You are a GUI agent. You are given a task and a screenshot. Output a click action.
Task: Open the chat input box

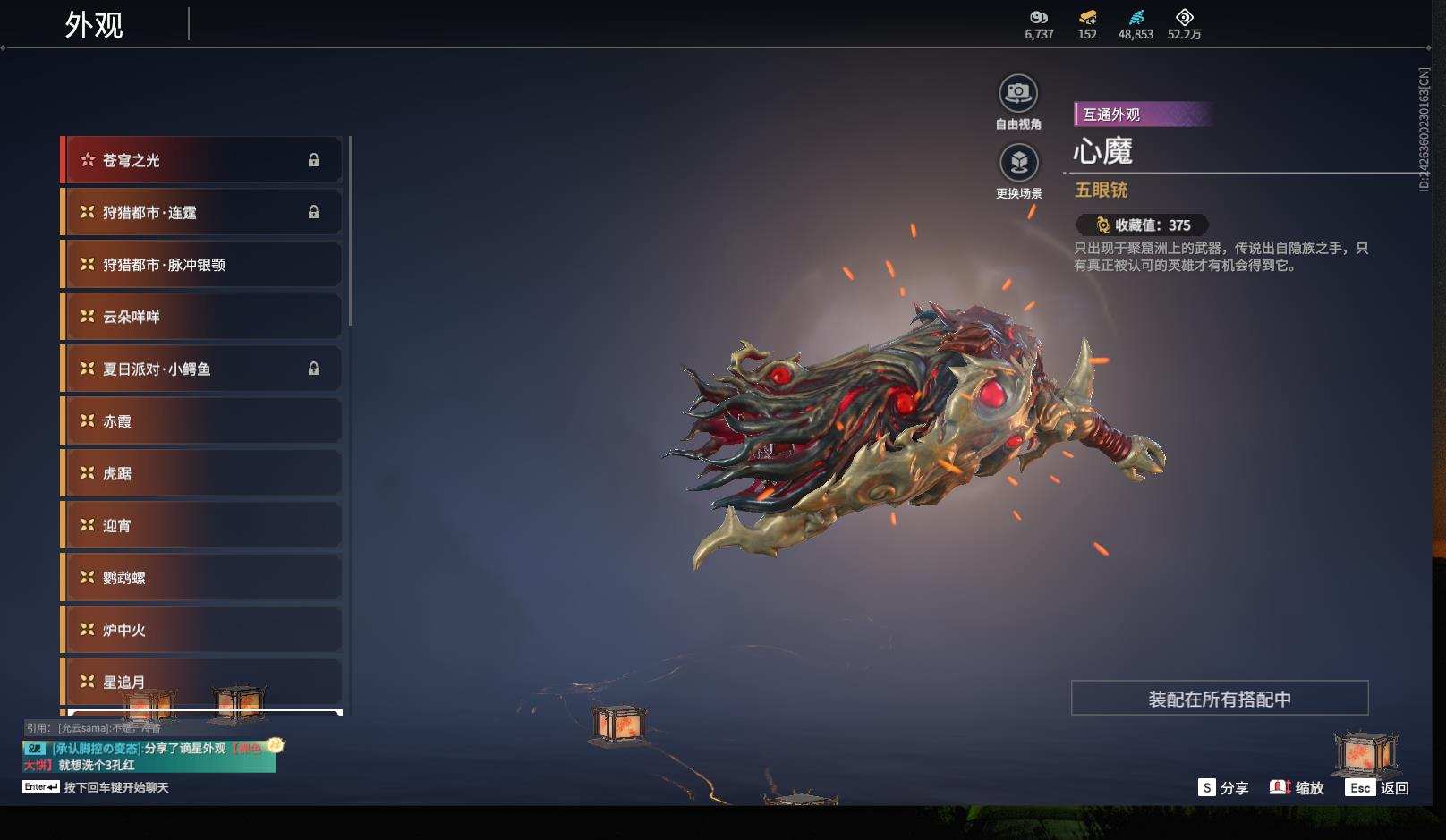(116, 788)
